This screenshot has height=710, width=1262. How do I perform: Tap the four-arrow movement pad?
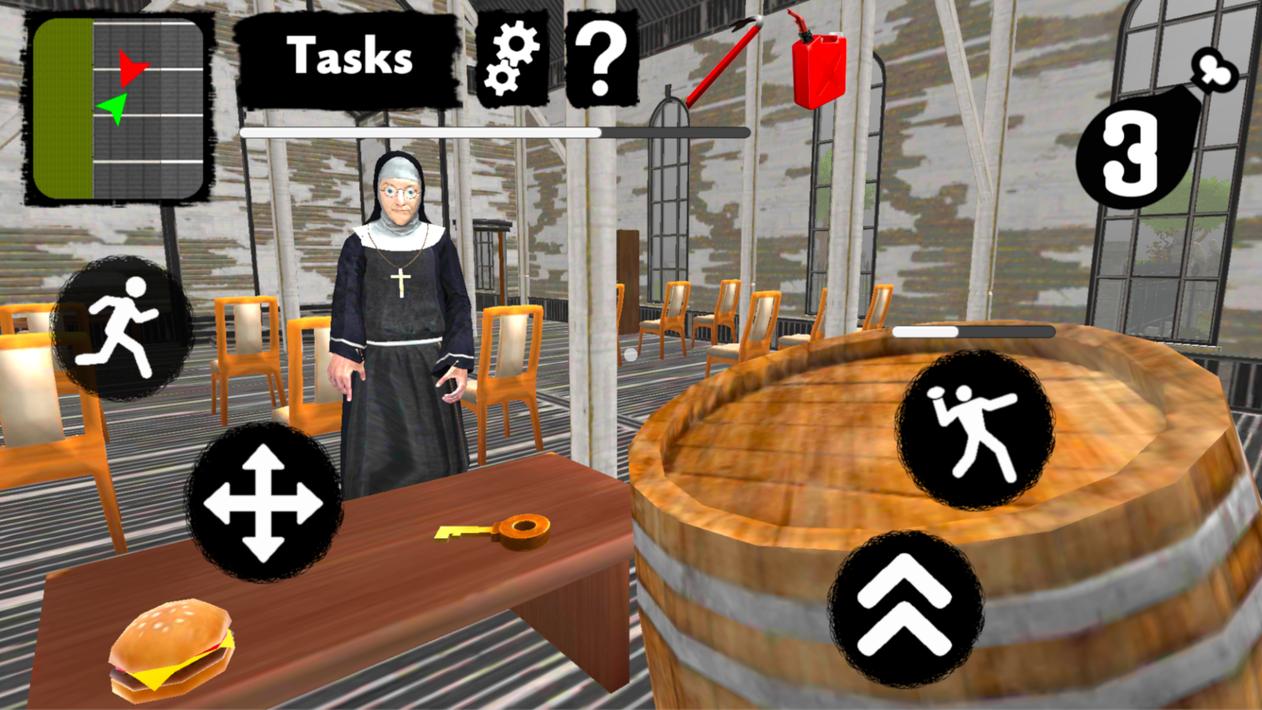point(263,502)
